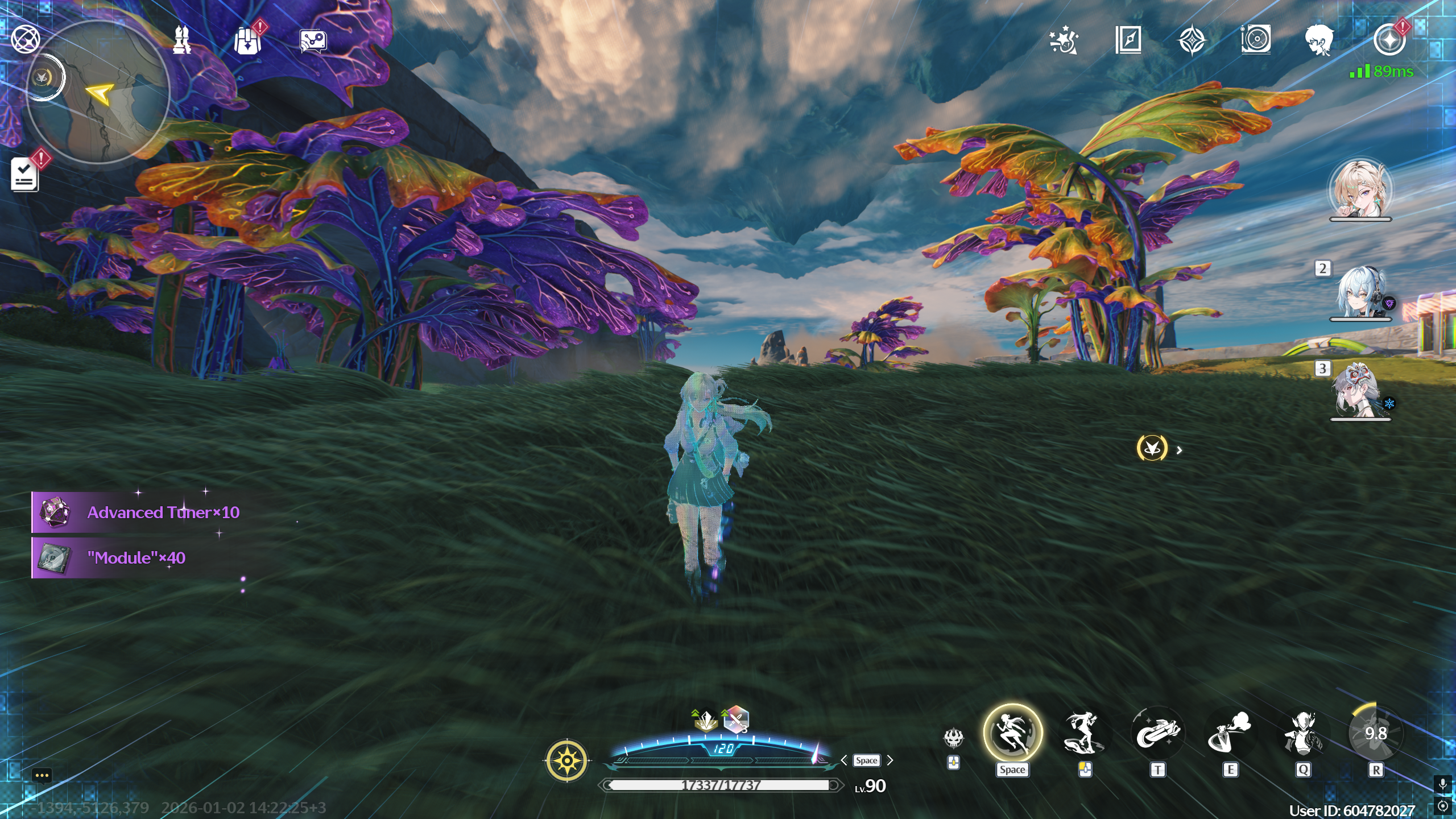Open the terminal globe icon

[x=26, y=40]
